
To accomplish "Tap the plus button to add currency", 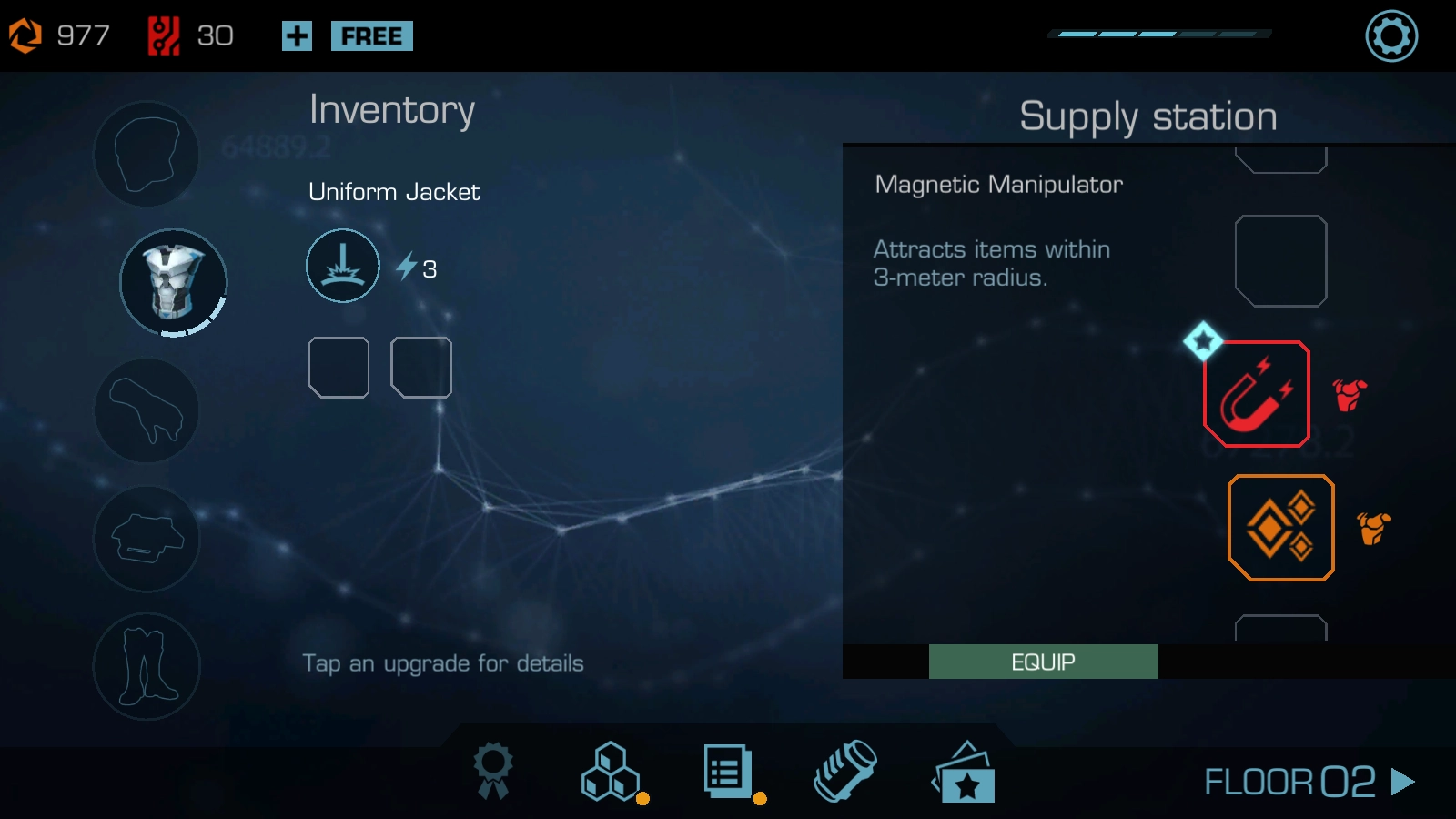I will click(297, 36).
